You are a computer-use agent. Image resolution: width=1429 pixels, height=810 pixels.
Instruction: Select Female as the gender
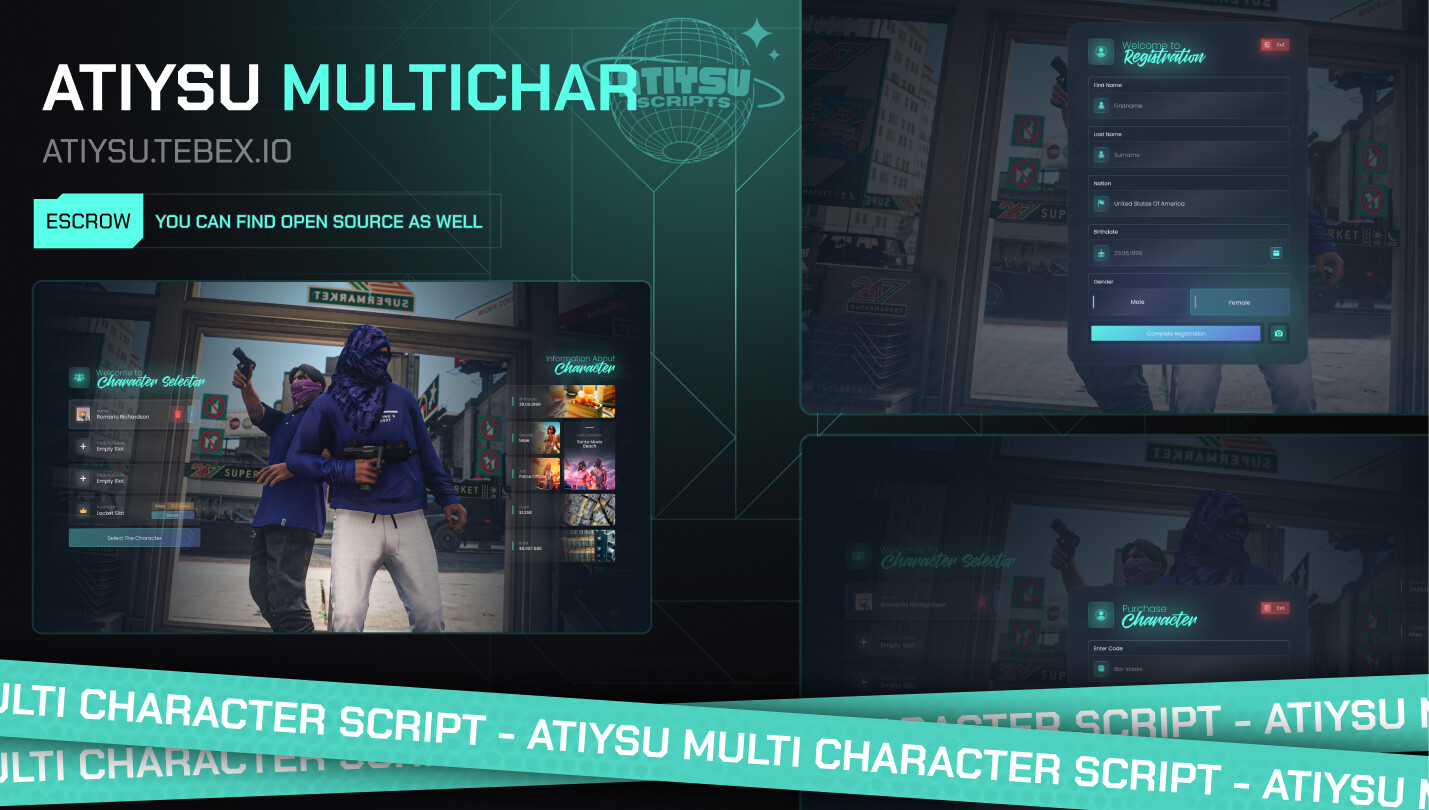pos(1238,302)
